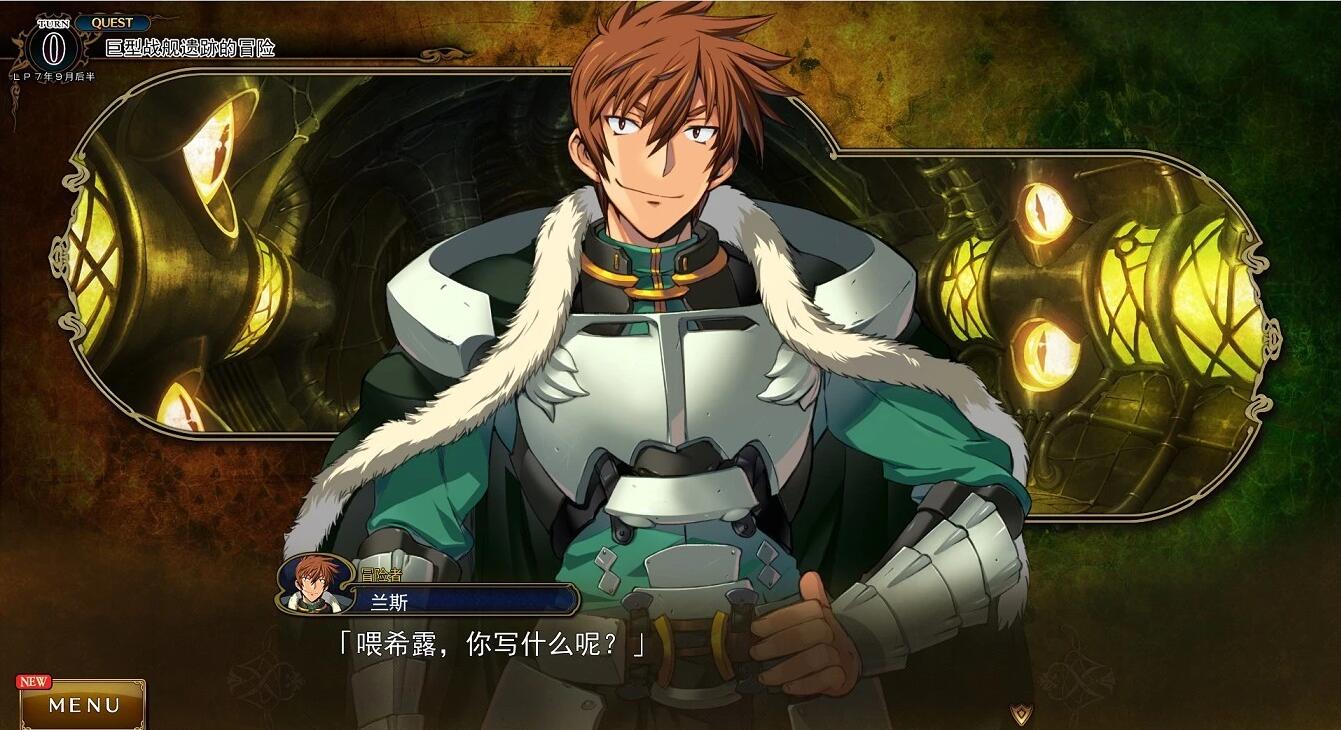Select Lance's portrait next to the nameplate

click(x=313, y=586)
